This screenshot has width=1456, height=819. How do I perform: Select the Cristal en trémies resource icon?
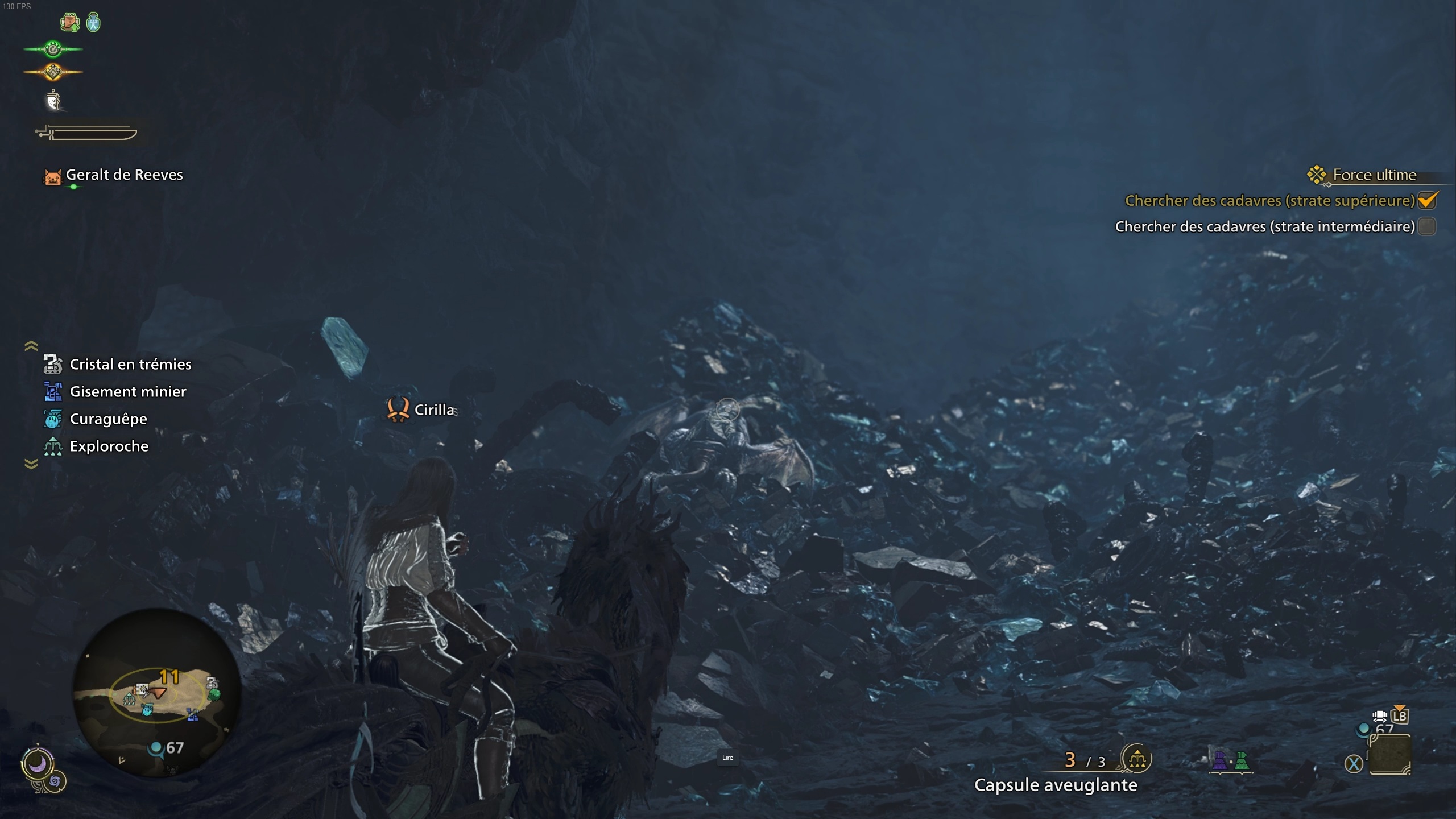point(52,364)
